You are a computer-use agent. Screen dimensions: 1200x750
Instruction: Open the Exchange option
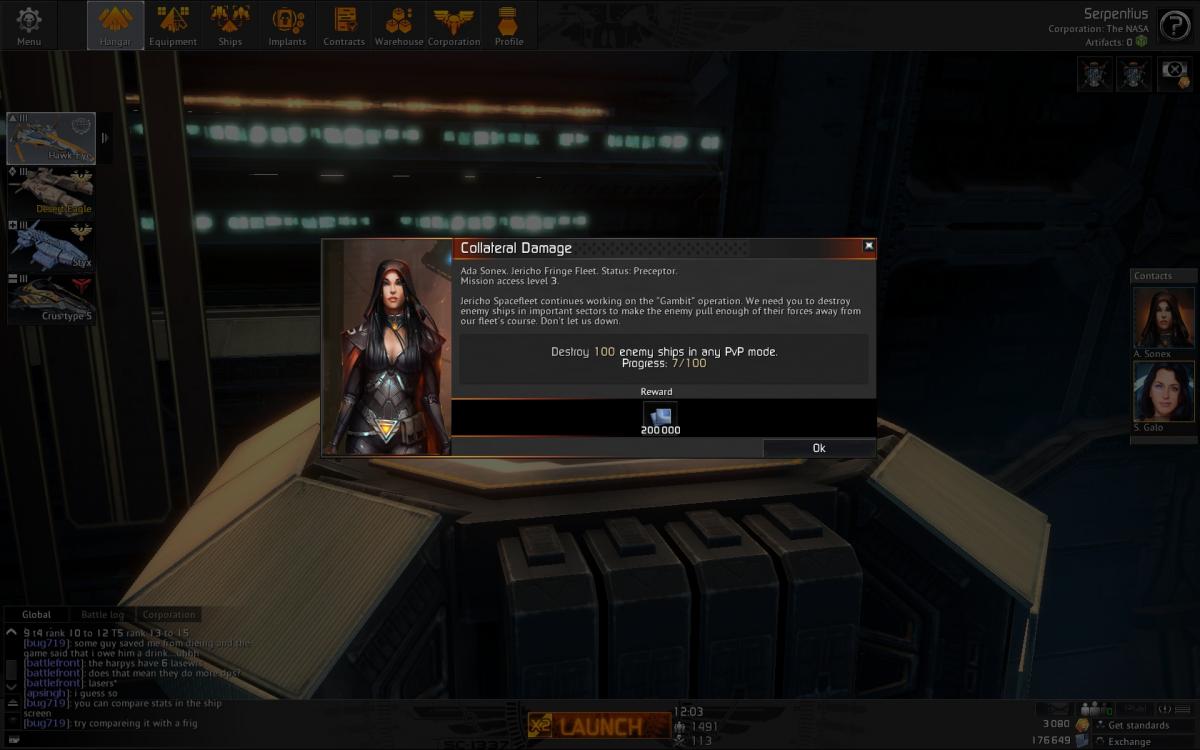(1129, 741)
